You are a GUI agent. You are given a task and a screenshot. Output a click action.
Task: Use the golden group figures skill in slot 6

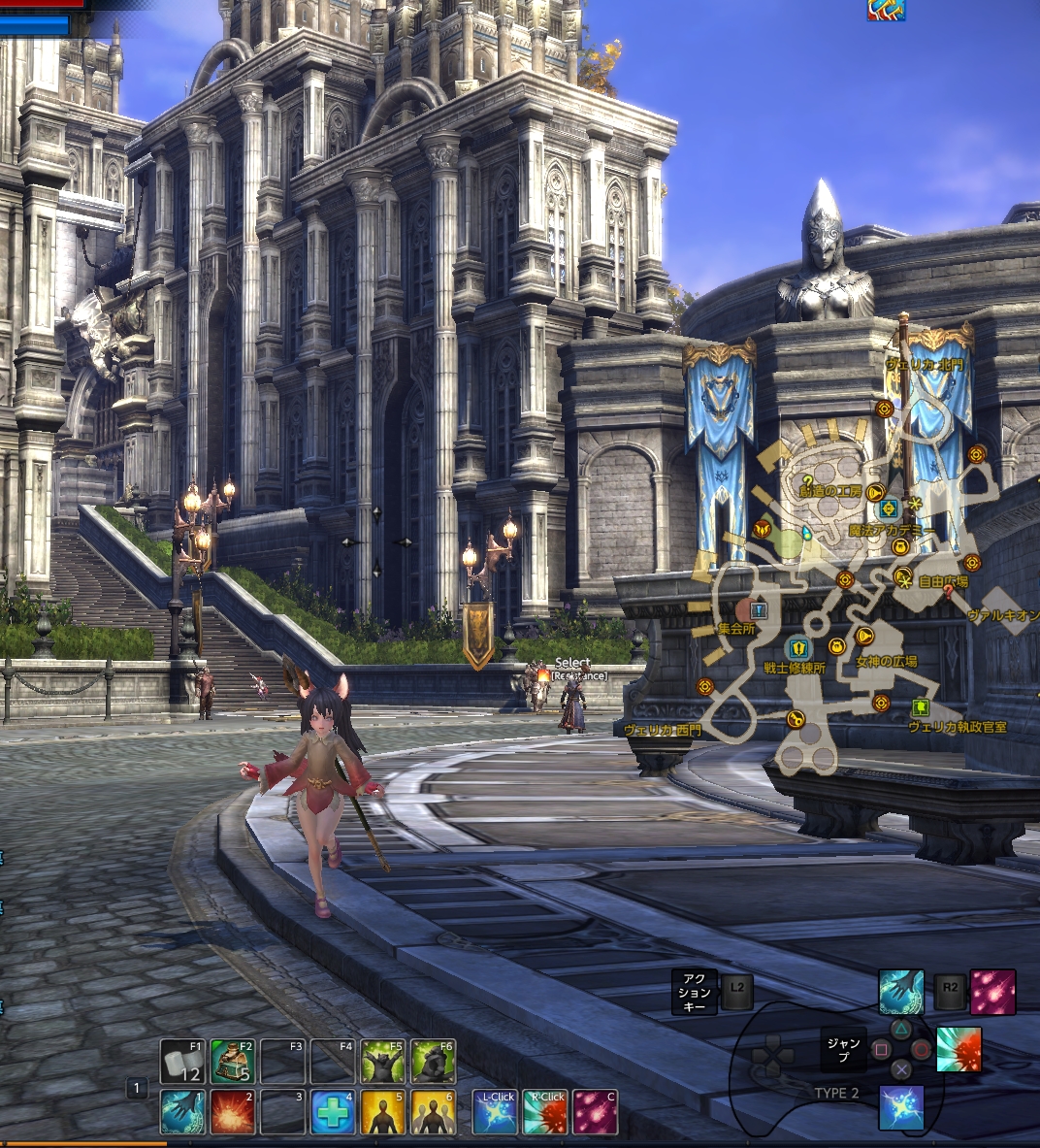pos(433,1112)
